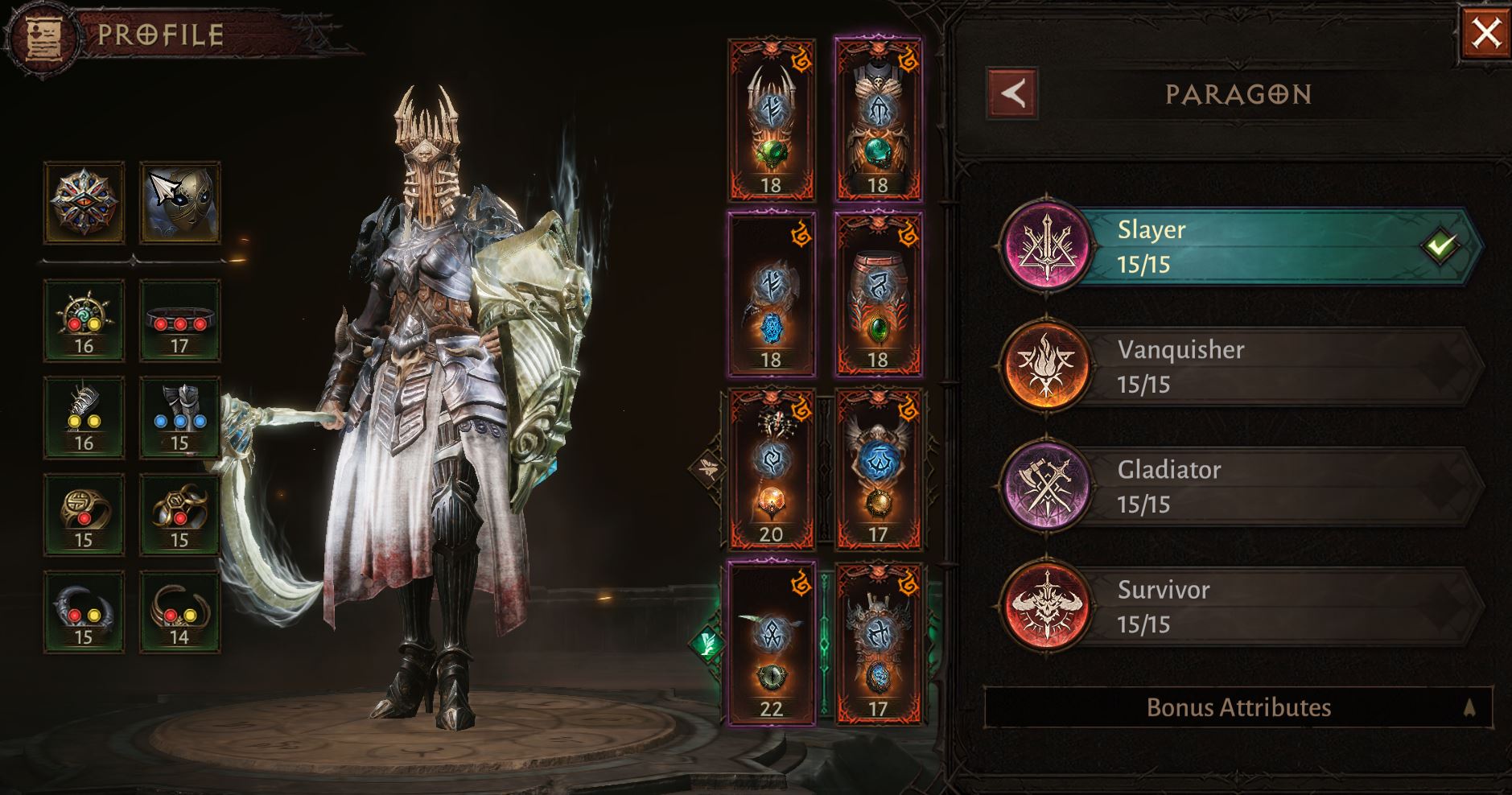Inspect the level 14 ring slot
This screenshot has height=795, width=1512.
coord(179,612)
